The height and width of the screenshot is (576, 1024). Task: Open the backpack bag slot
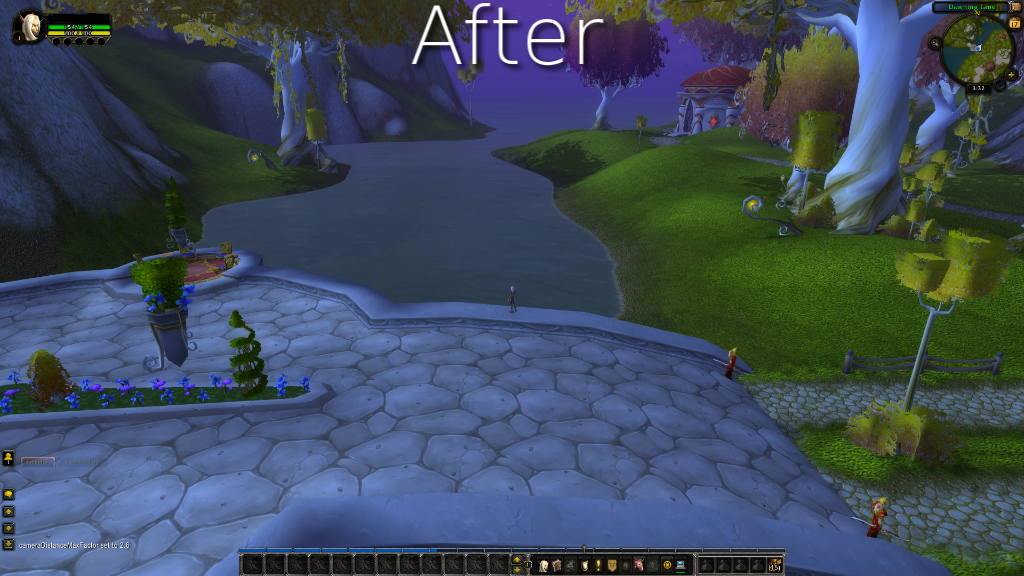pyautogui.click(x=774, y=565)
